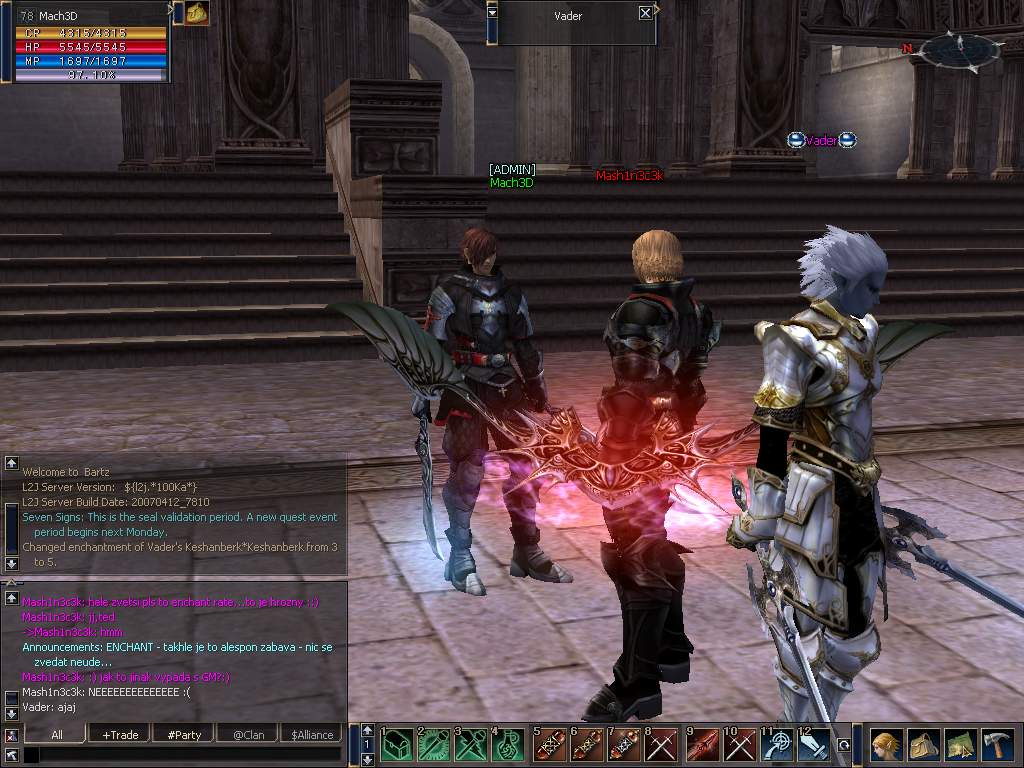This screenshot has width=1024, height=768.
Task: Click the yellow buff icon beside the status bars
Action: (196, 13)
